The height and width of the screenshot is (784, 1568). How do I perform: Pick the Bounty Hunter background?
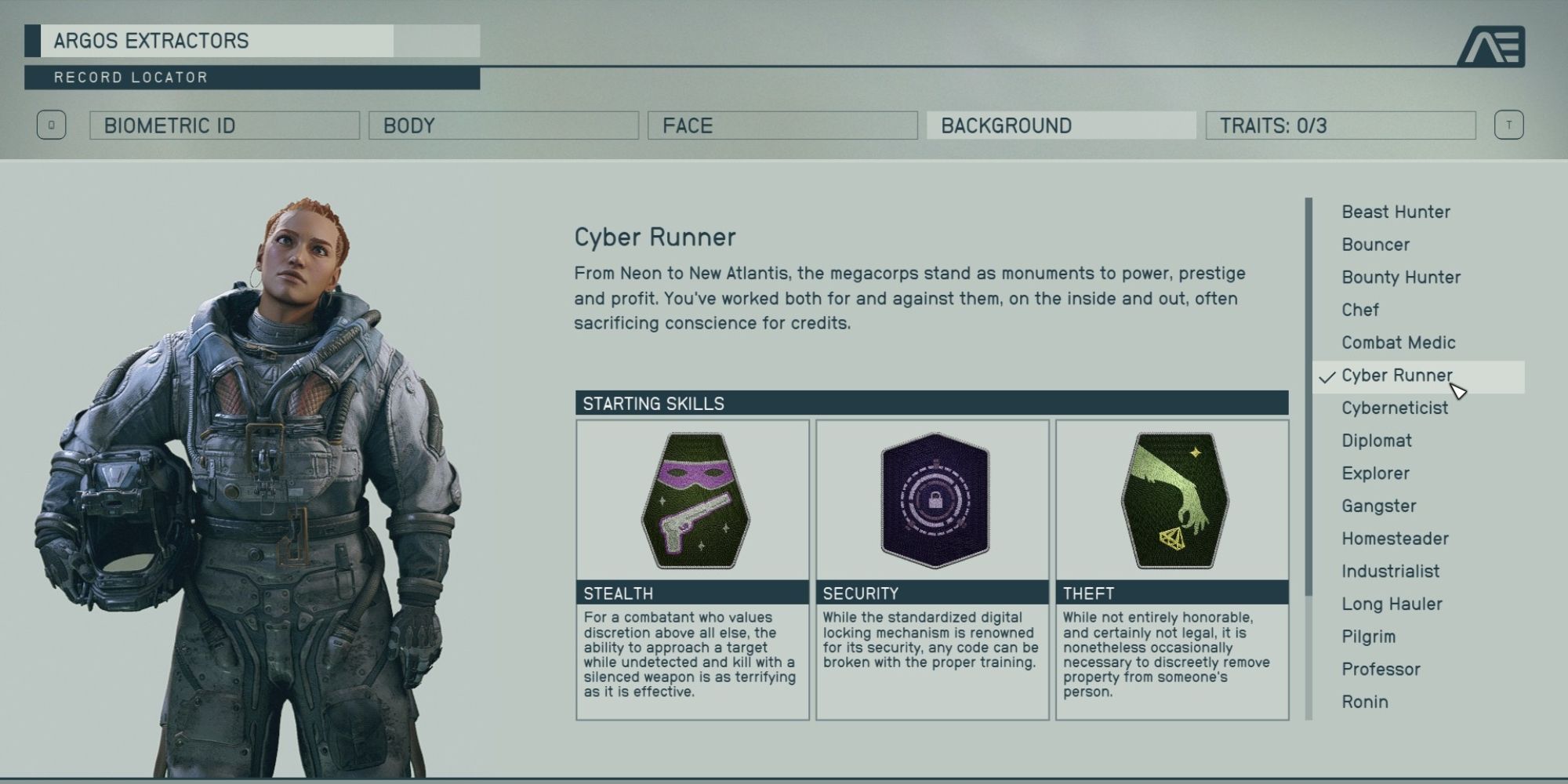tap(1401, 278)
